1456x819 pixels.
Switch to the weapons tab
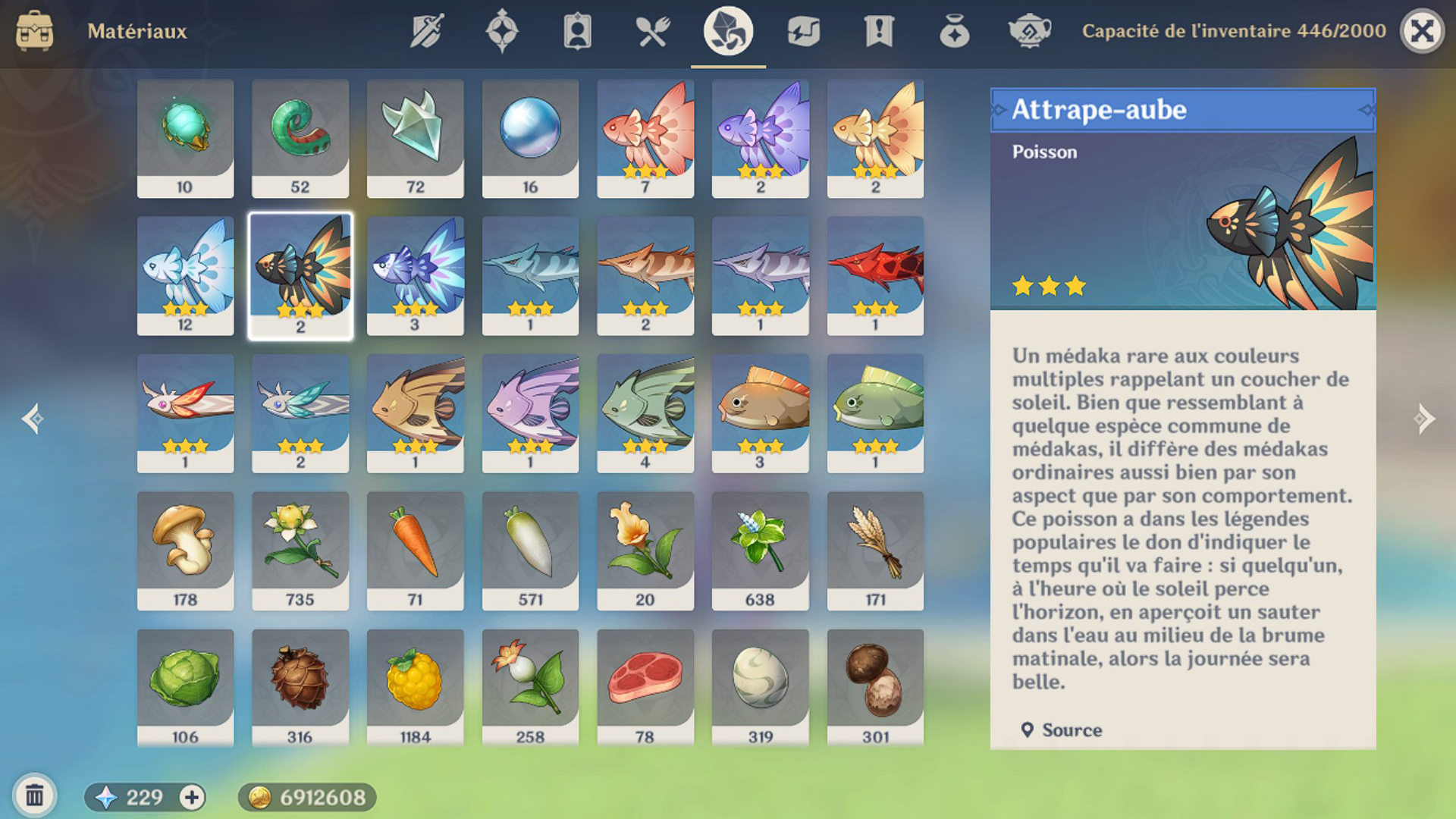pyautogui.click(x=427, y=31)
